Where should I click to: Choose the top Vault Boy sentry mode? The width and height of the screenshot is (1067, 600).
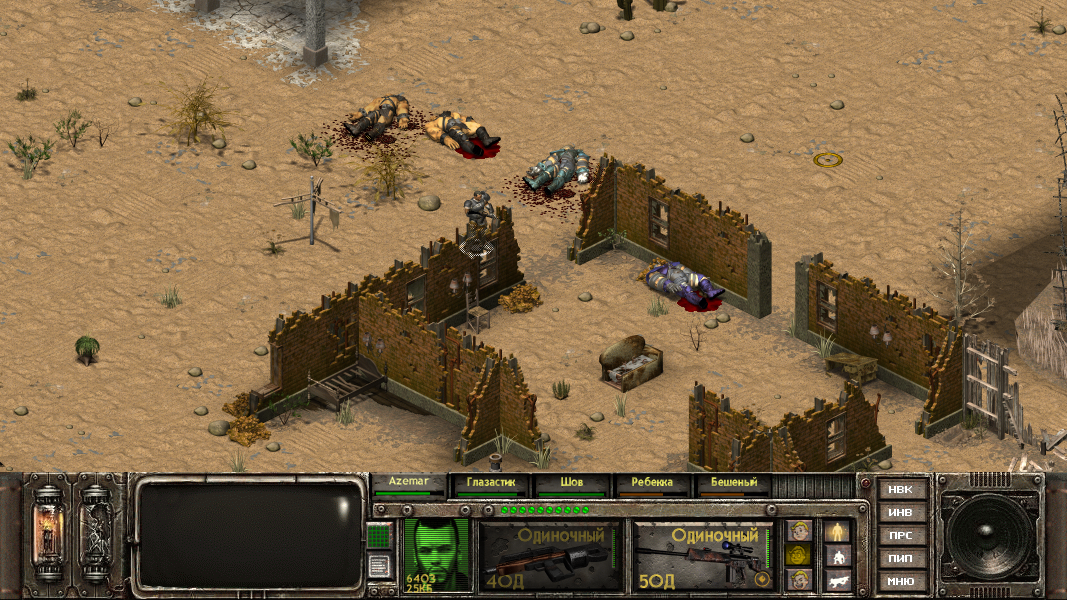798,531
